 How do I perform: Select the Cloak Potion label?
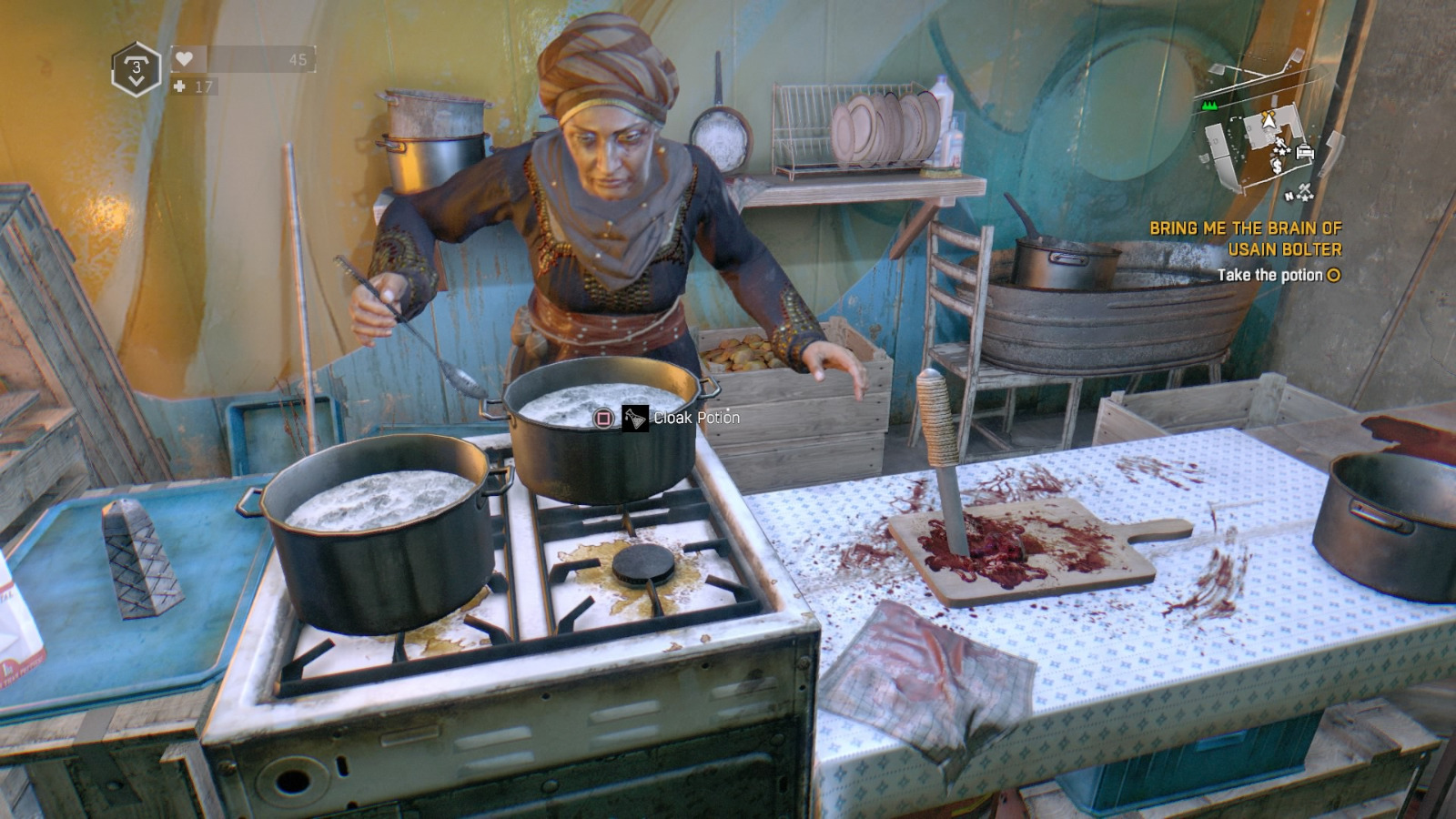point(694,420)
